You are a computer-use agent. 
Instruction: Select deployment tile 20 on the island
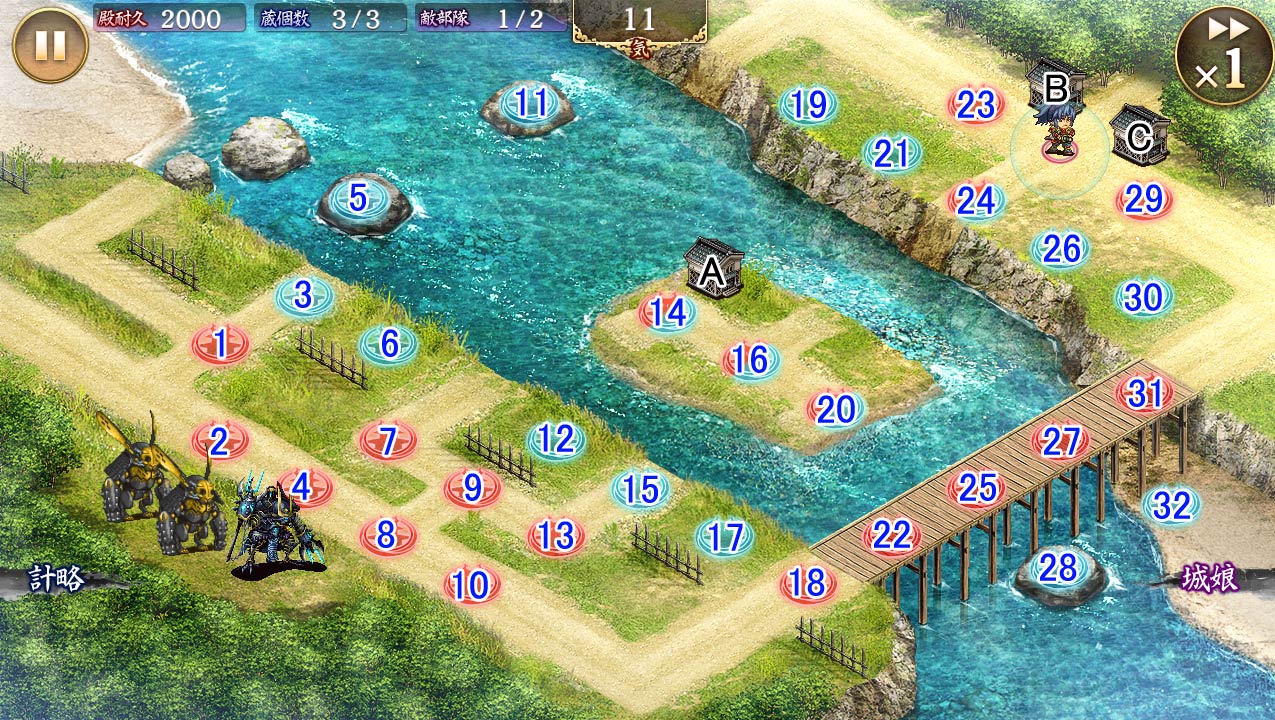click(836, 409)
